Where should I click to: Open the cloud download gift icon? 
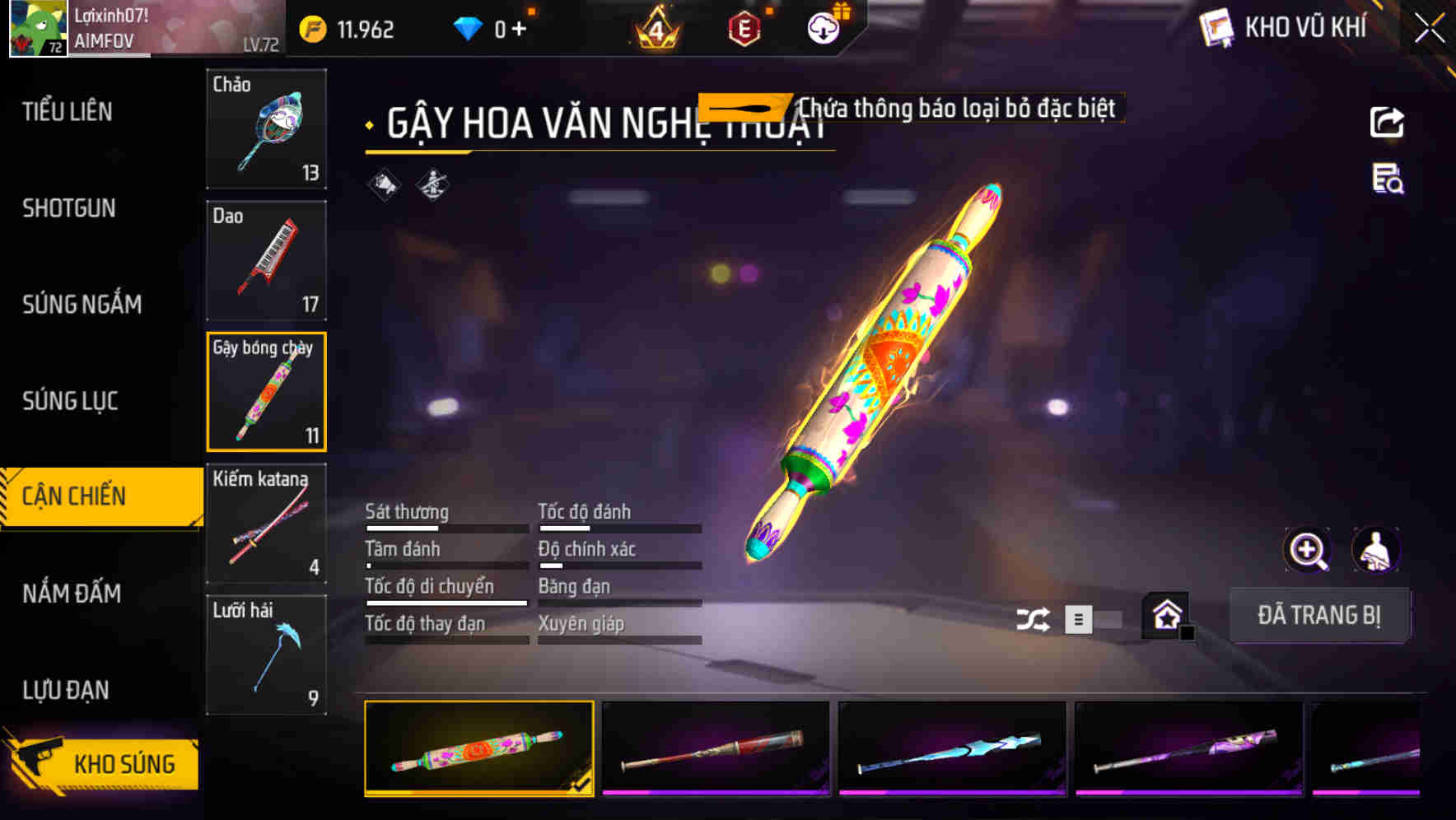(x=824, y=26)
